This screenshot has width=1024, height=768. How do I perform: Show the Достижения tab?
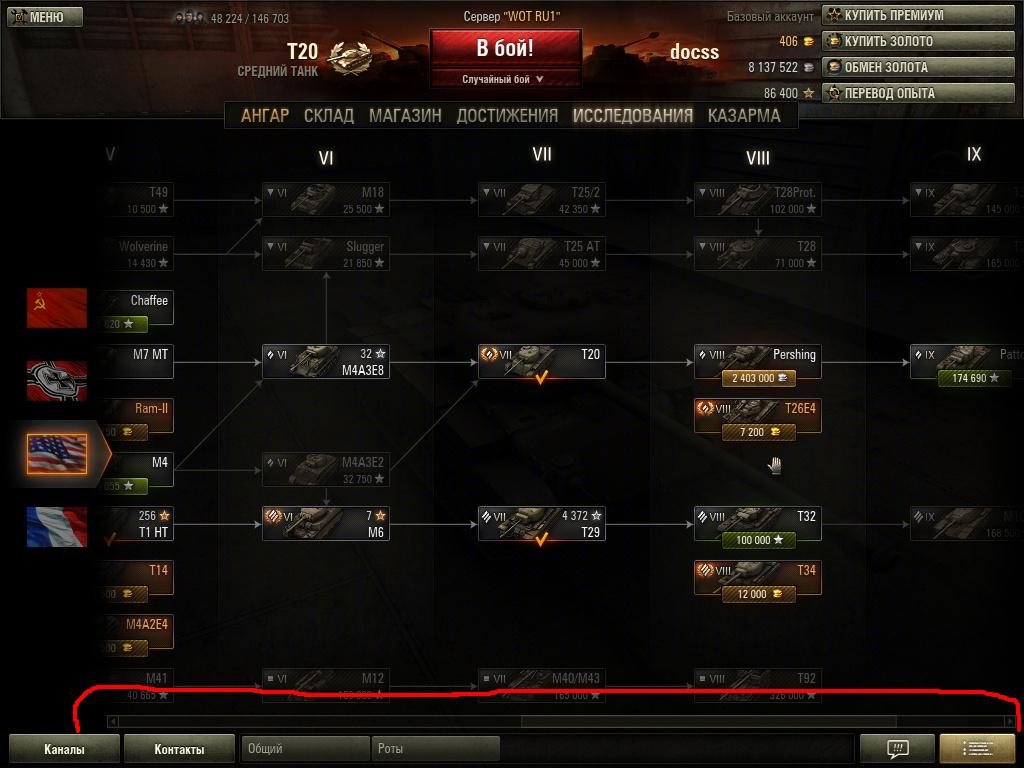[x=507, y=115]
